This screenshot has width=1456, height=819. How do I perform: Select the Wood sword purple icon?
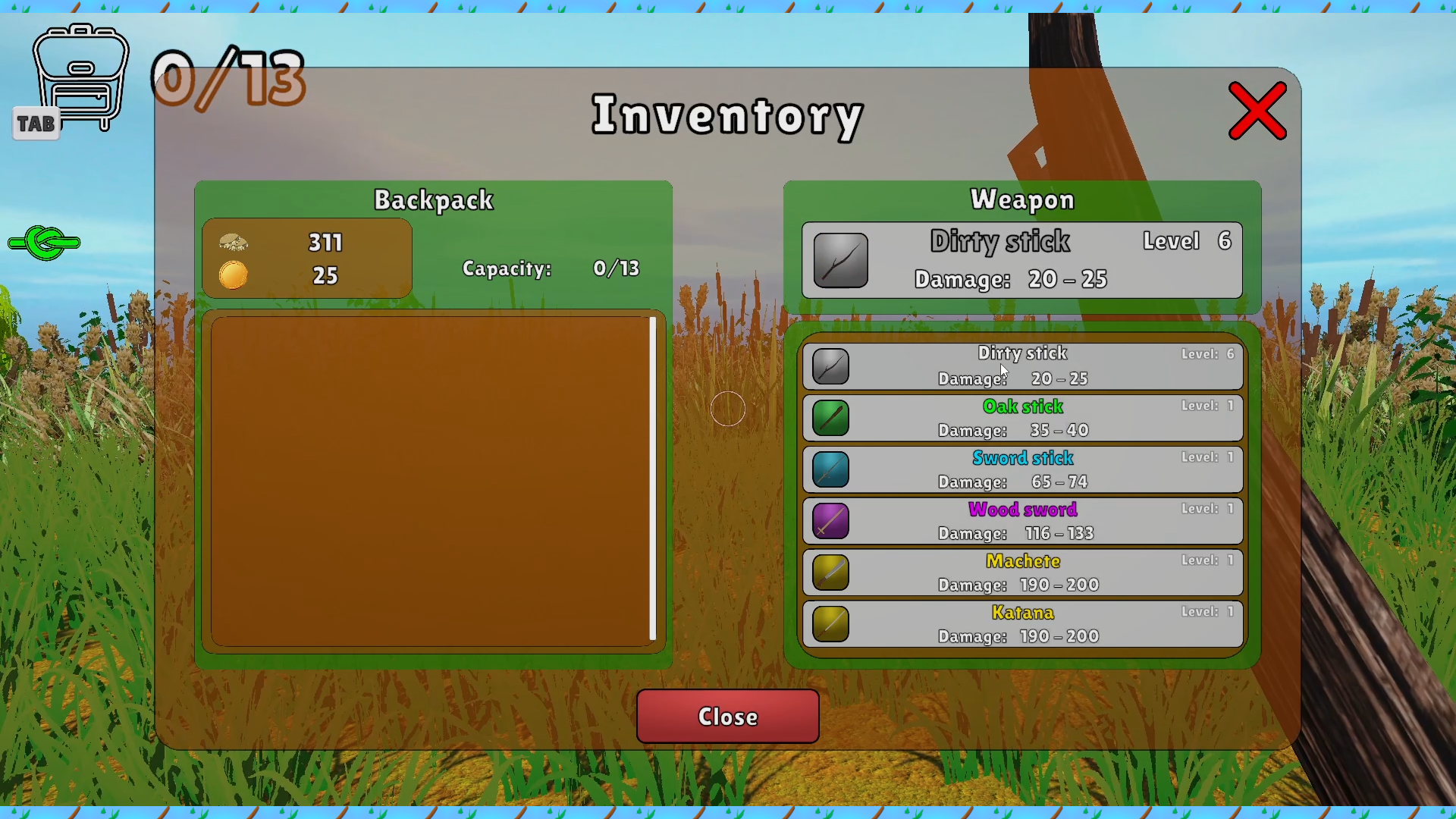(830, 521)
